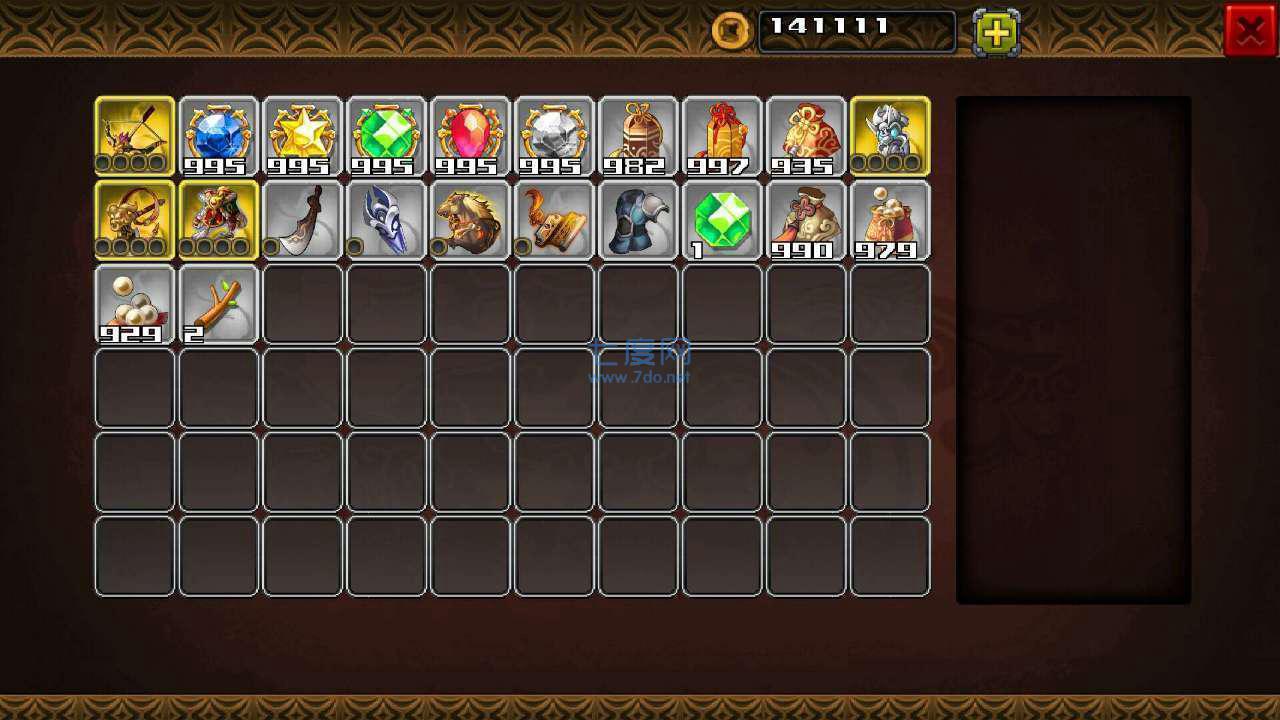This screenshot has width=1280, height=720.
Task: Select the single green gem item
Action: click(722, 218)
